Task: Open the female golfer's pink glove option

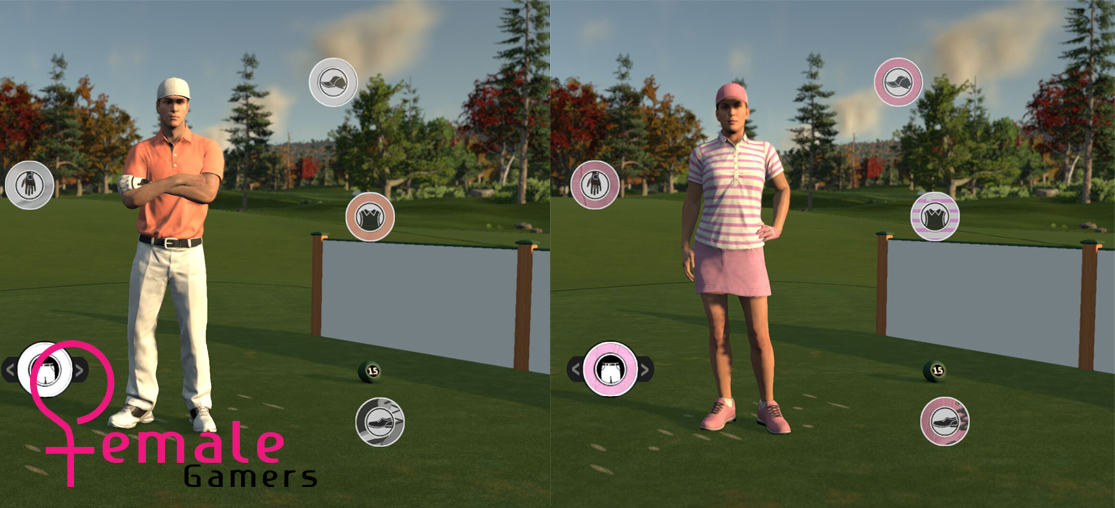Action: 595,185
